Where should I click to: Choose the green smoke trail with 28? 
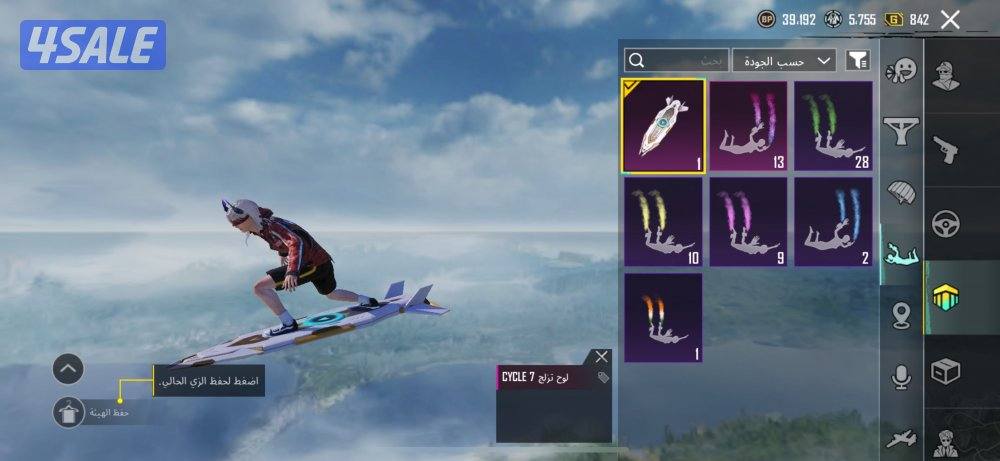point(833,127)
